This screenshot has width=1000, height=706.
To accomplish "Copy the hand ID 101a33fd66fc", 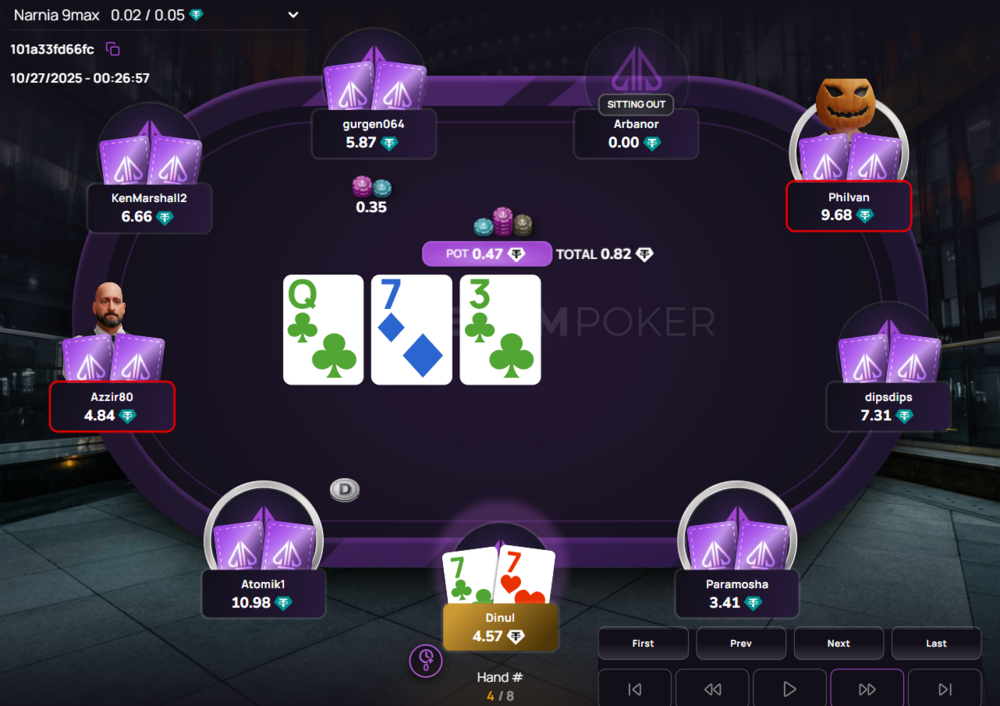I will pos(113,49).
